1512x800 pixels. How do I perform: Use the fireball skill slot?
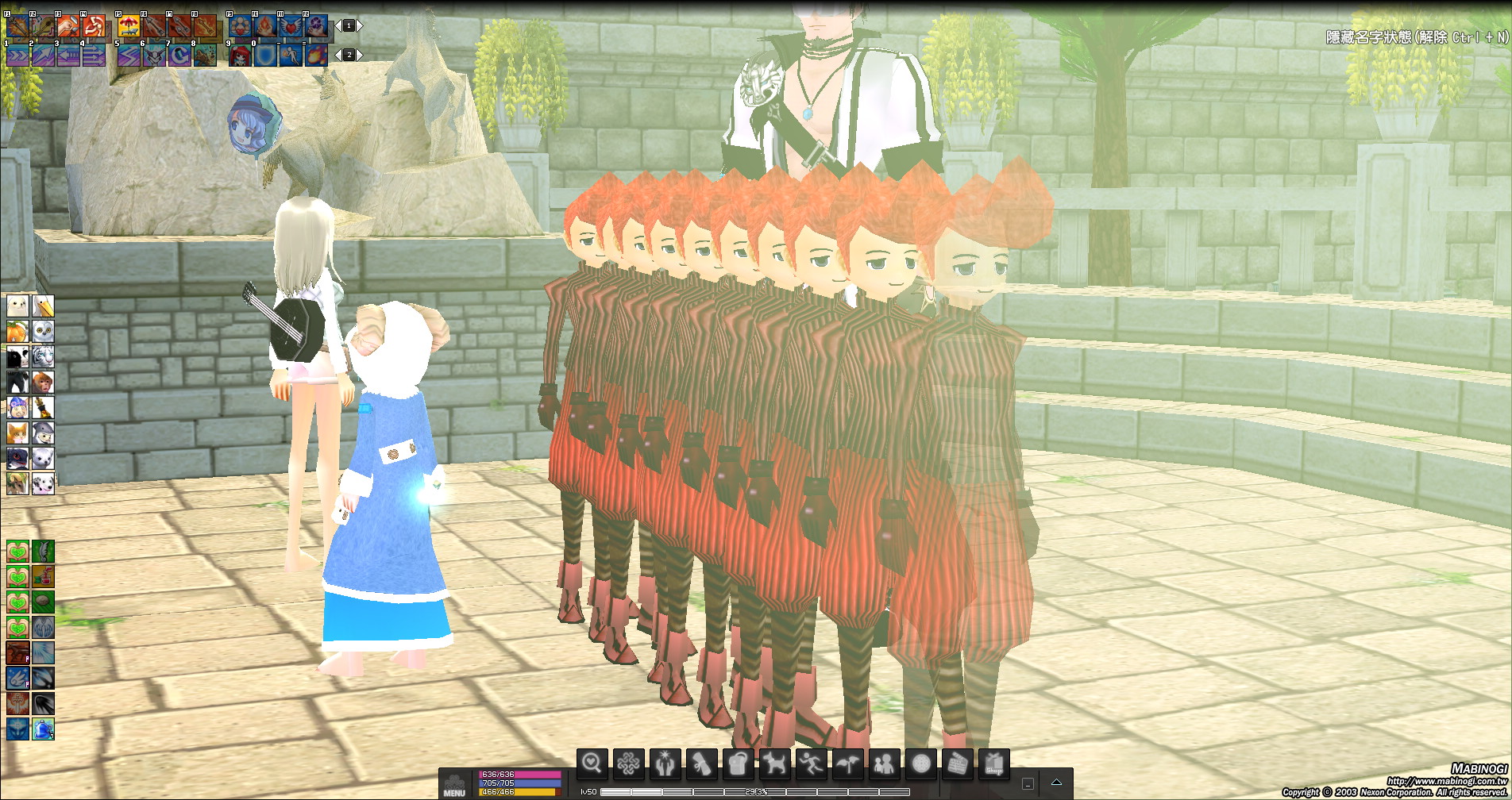316,55
